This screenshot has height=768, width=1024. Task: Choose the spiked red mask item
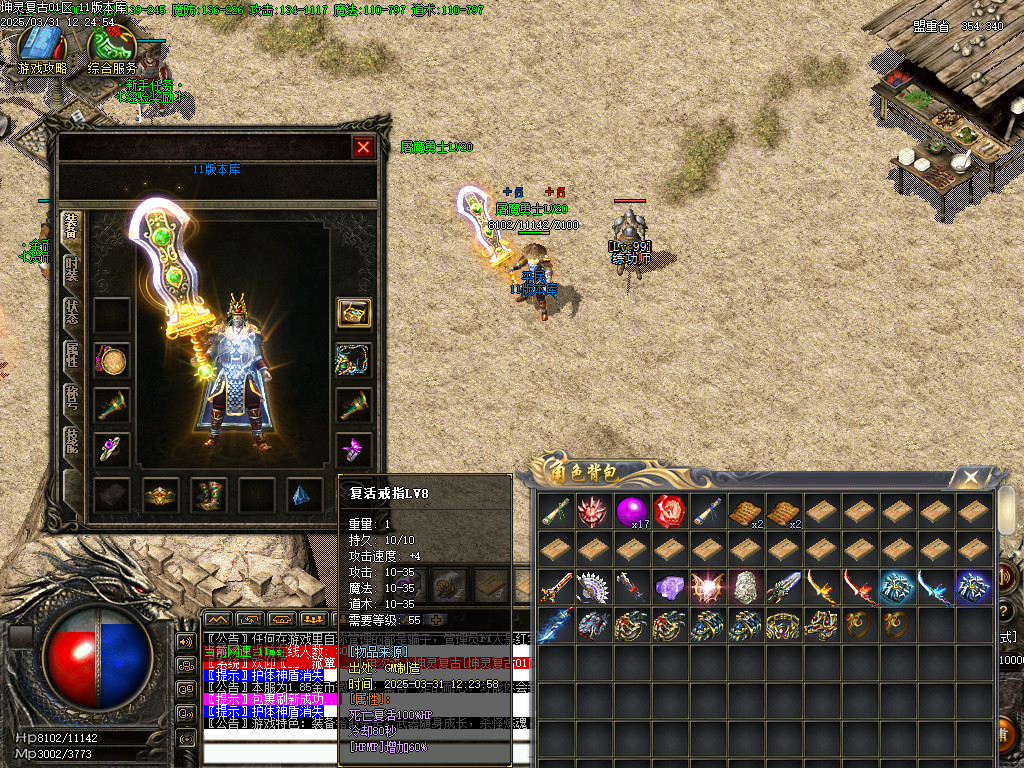[594, 511]
